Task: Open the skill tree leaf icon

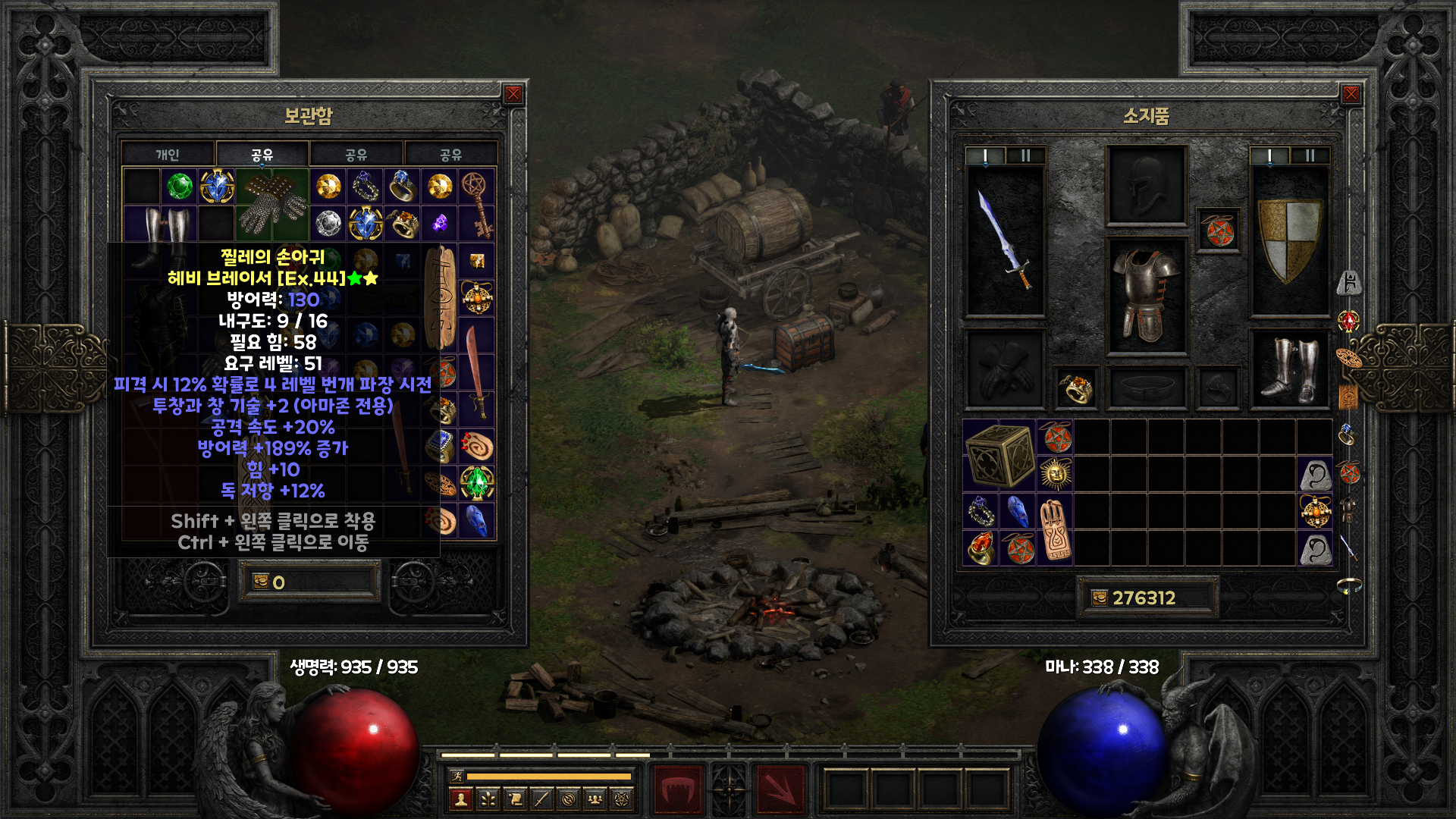Action: 488,799
